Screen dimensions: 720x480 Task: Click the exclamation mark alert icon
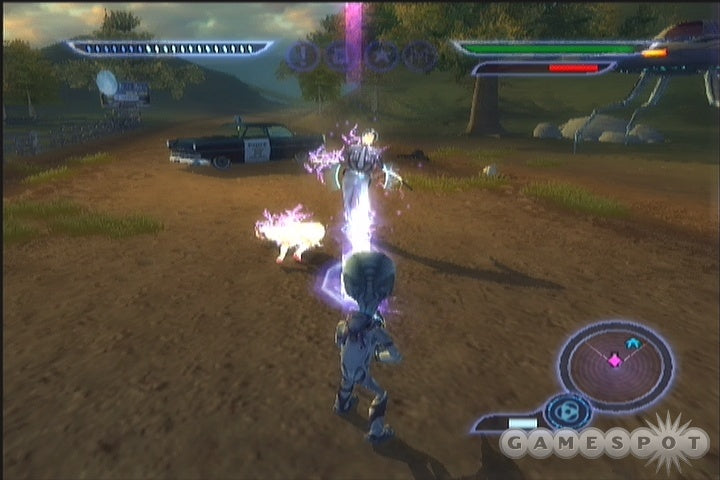[301, 53]
